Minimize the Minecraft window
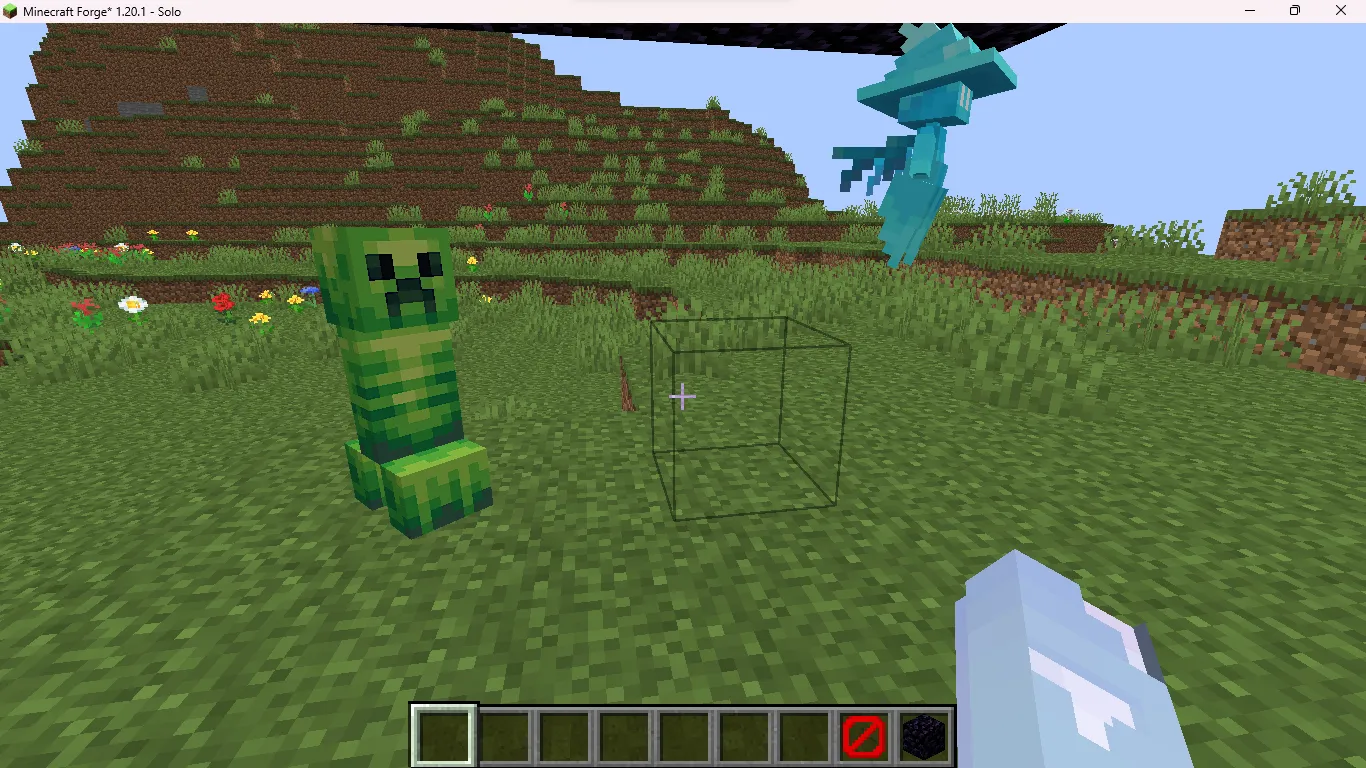Screen dimensions: 1366x768 click(1249, 11)
